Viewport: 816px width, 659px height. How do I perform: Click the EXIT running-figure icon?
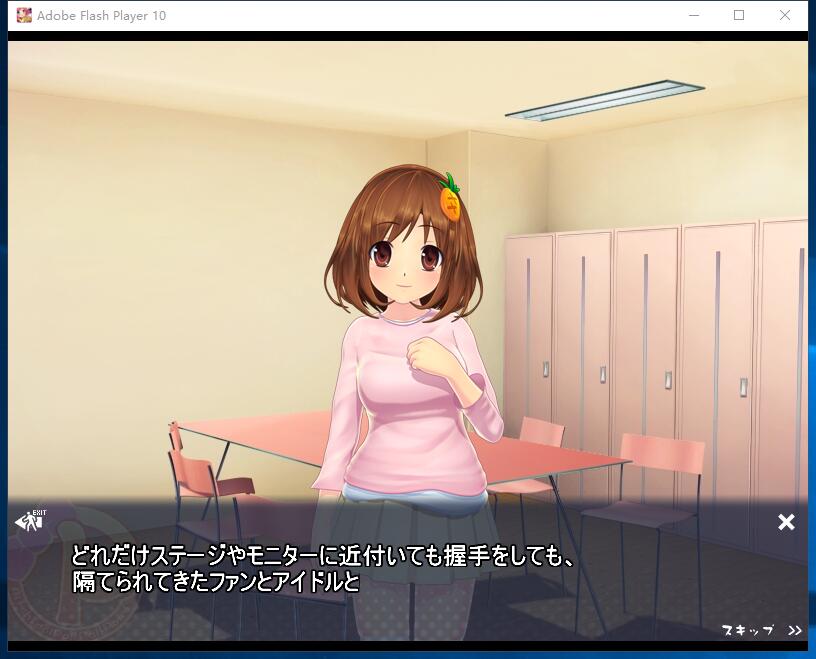pos(30,521)
